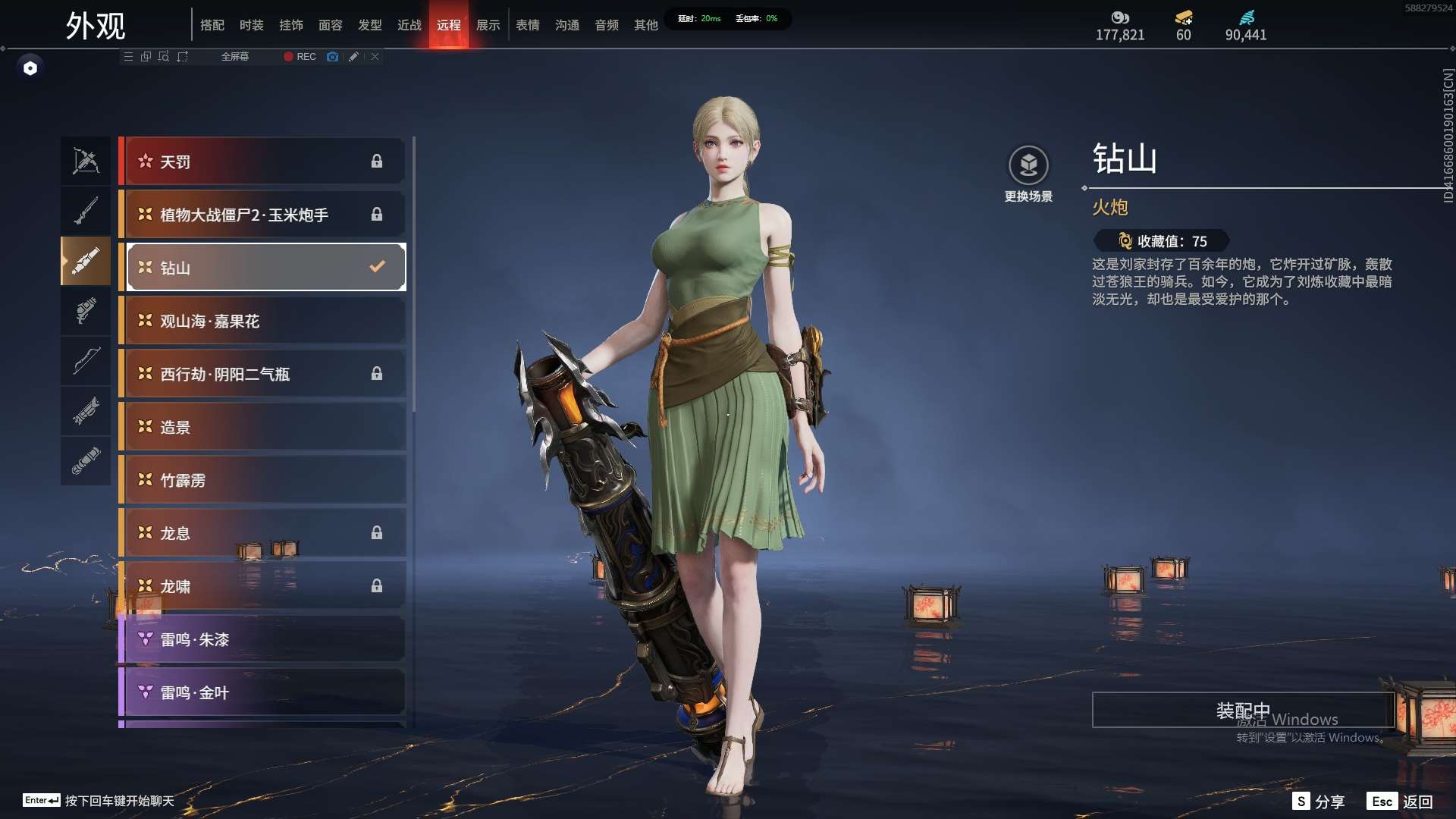Open the 分享 share option
Screen dimensions: 1456x819
pos(1319,802)
